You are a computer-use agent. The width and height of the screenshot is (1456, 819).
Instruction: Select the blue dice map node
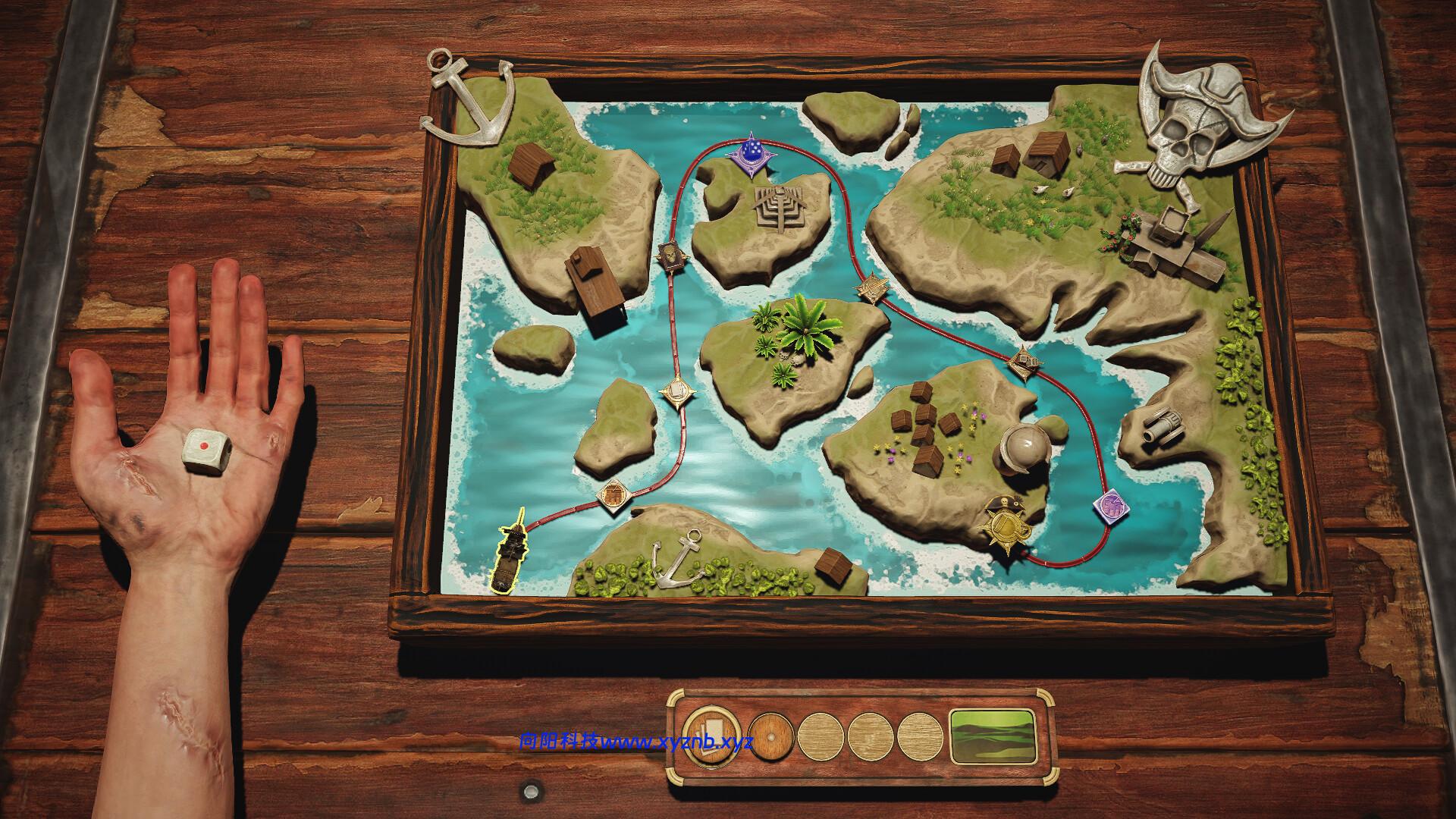coord(751,154)
